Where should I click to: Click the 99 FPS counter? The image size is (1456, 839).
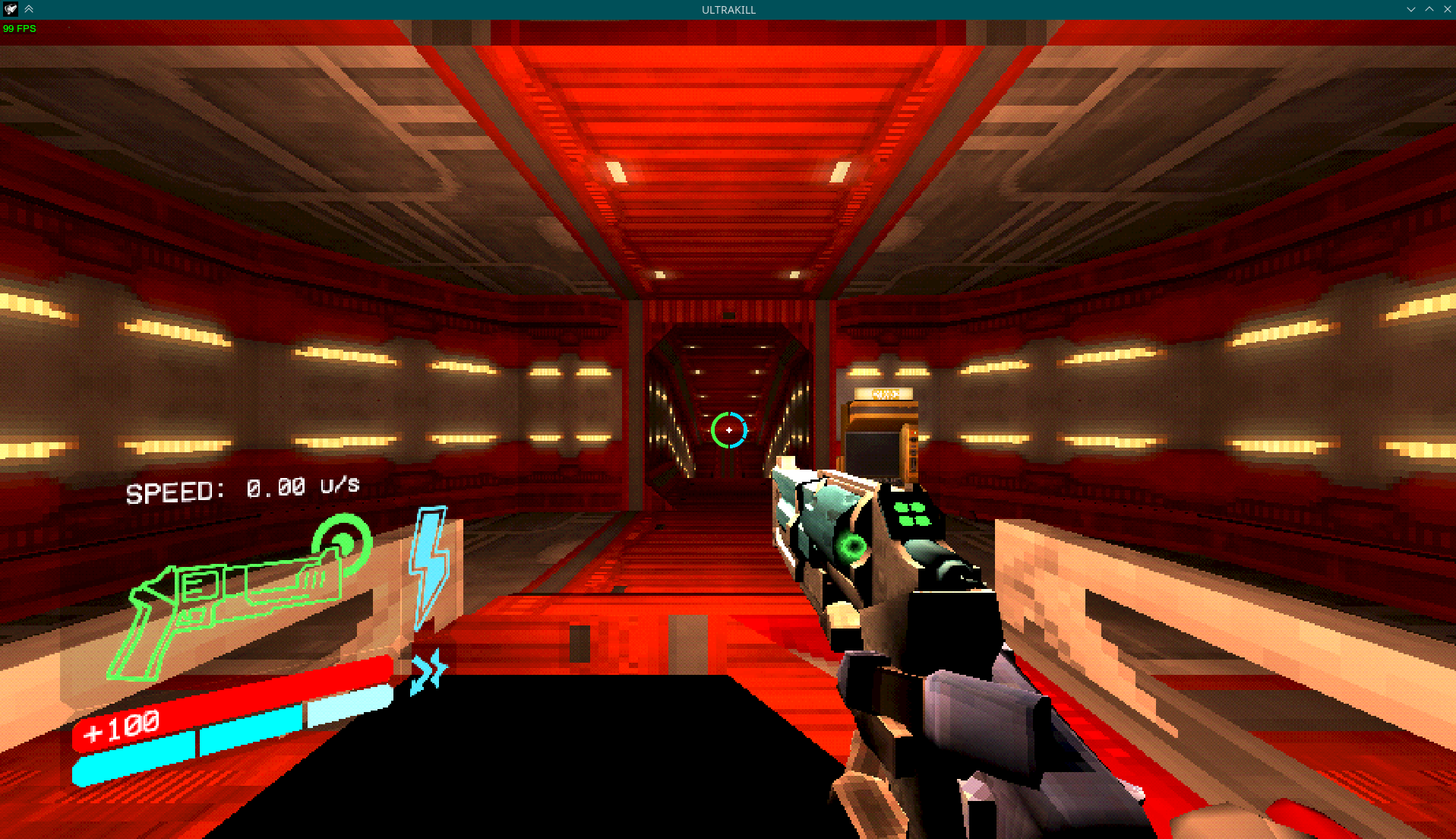tap(20, 29)
